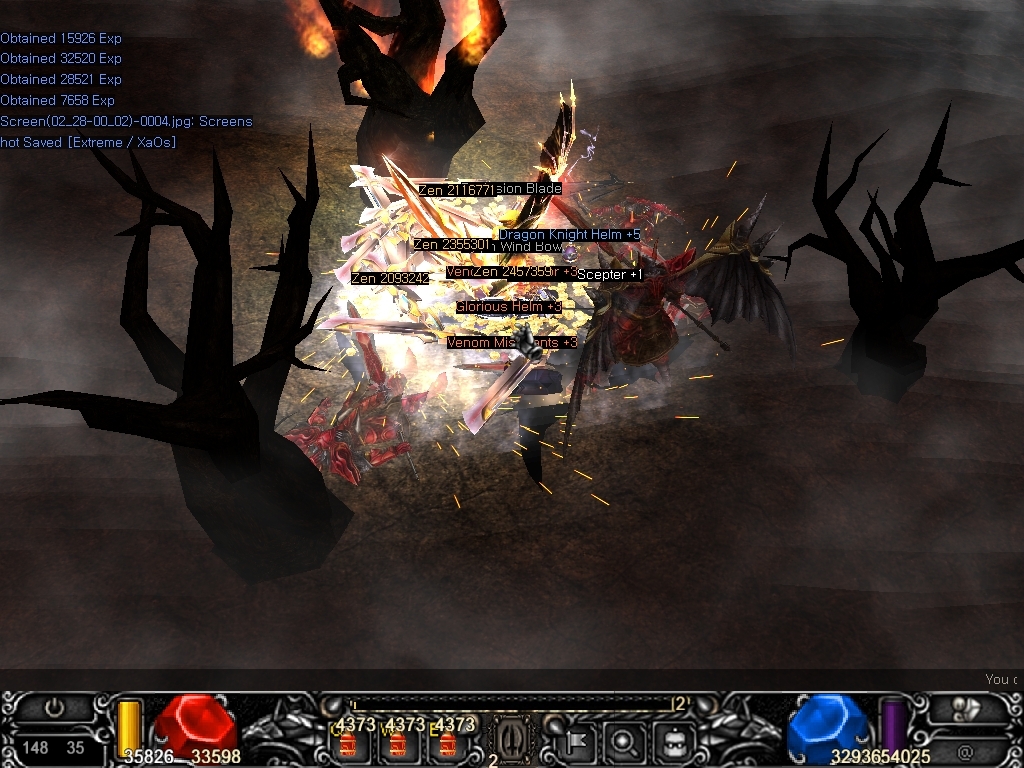Open the inventory backpack button
1024x768 pixels.
(x=671, y=742)
